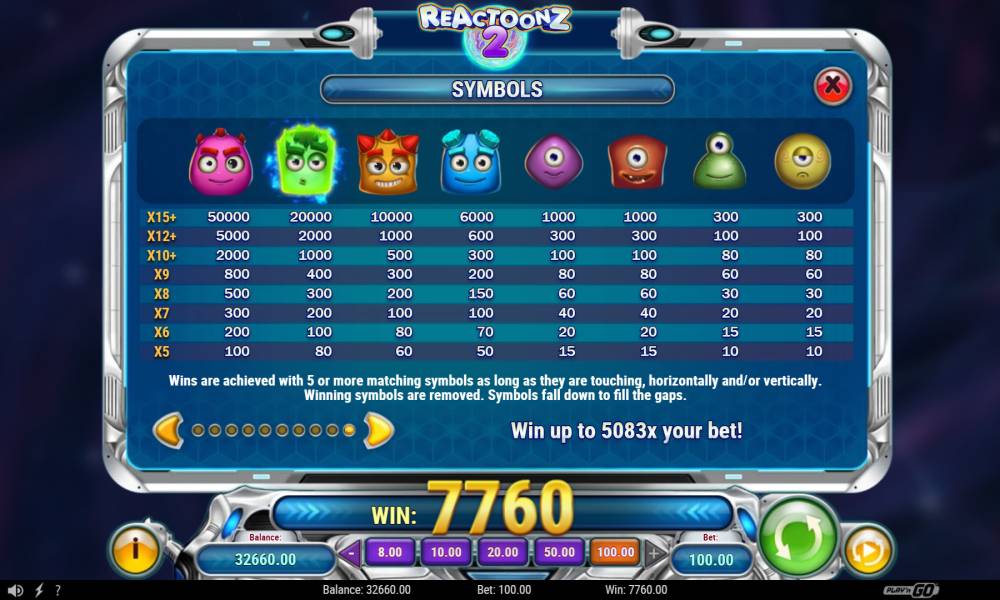Advance to the next paytable page
This screenshot has width=1000, height=600.
(377, 430)
